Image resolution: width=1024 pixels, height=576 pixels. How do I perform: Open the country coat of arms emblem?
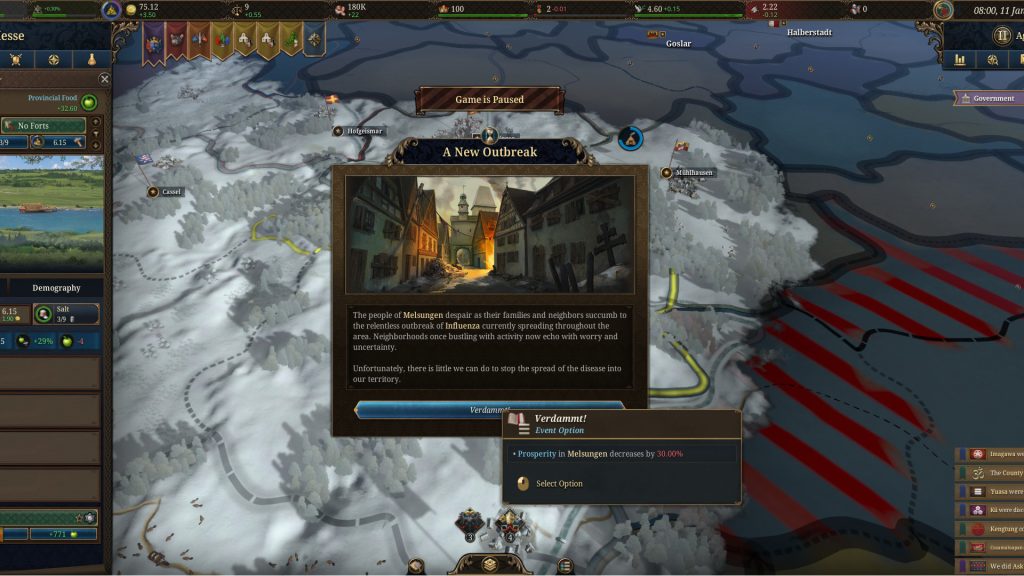point(112,10)
